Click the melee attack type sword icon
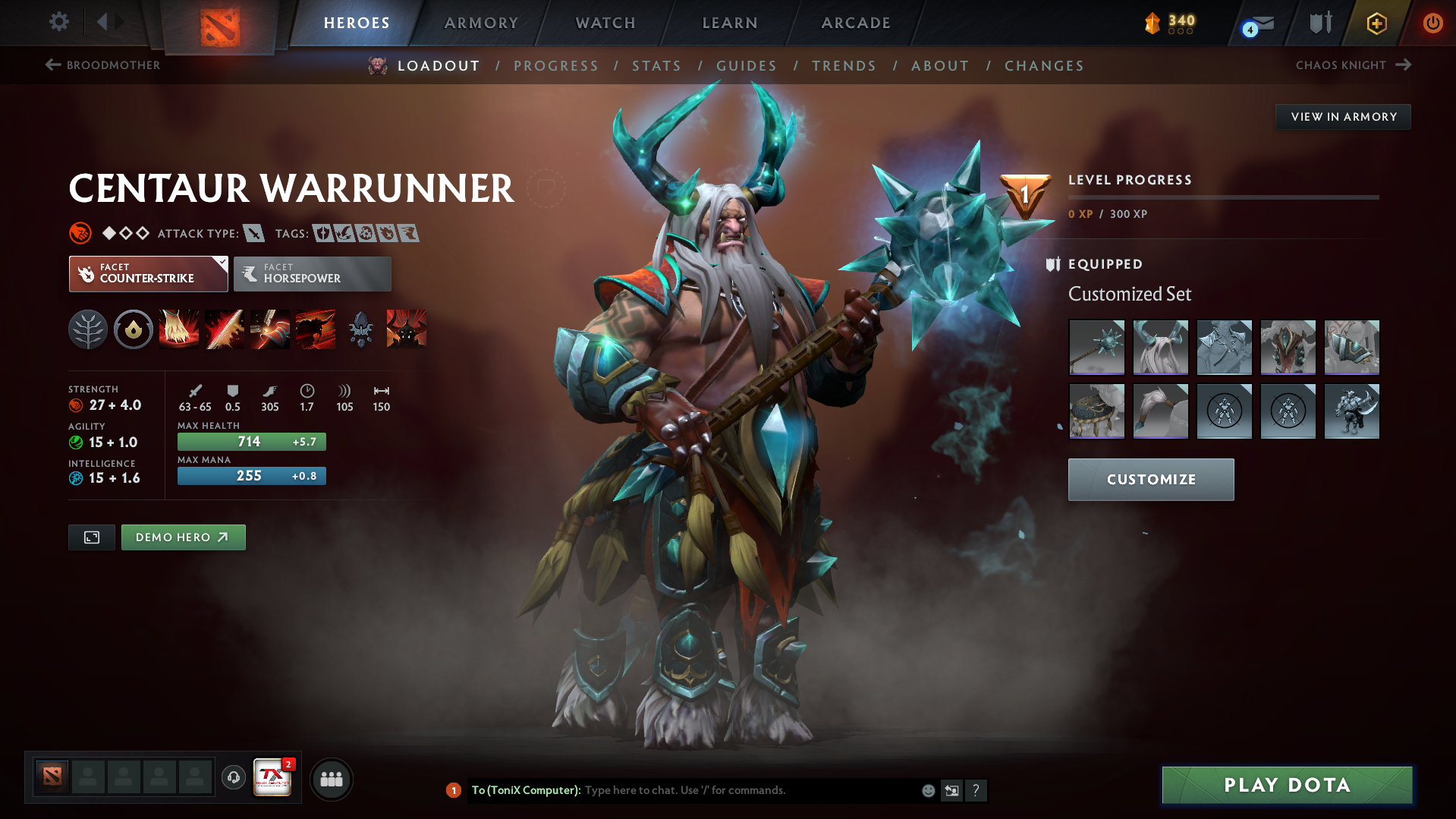The image size is (1456, 819). pos(253,233)
